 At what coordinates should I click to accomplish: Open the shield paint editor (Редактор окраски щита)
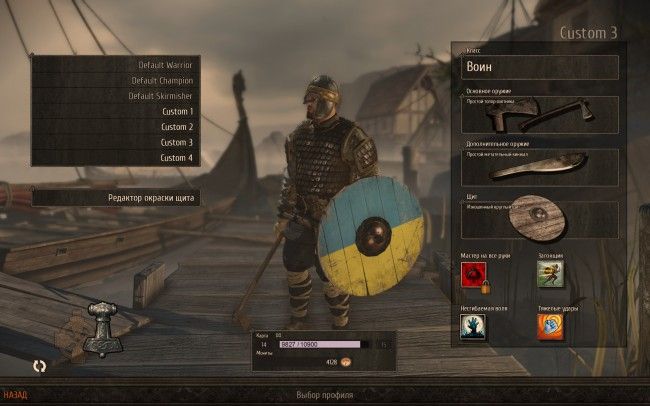point(115,198)
